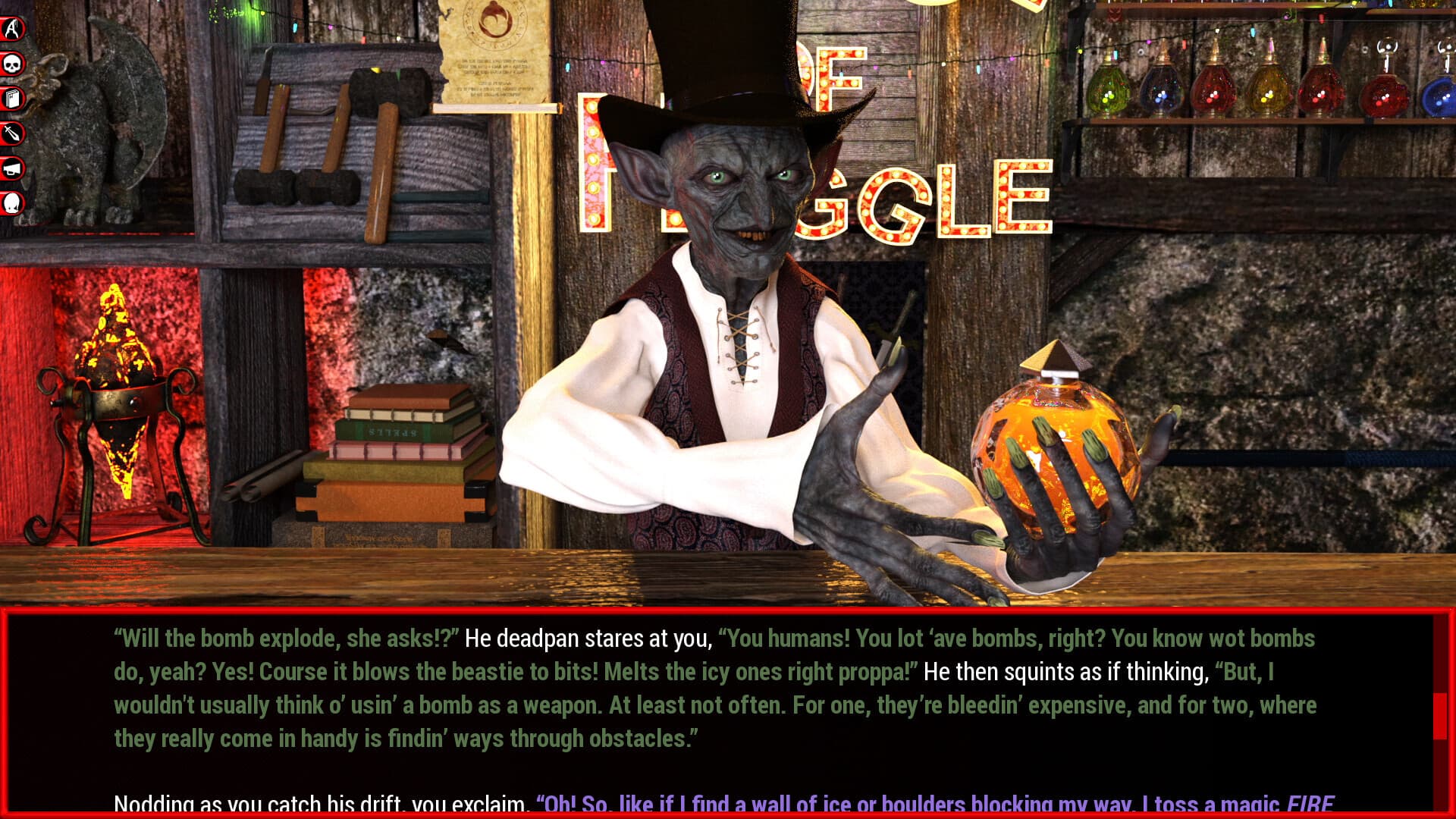
Task: Open the character portrait icon at sidebar bottom
Action: coord(12,200)
